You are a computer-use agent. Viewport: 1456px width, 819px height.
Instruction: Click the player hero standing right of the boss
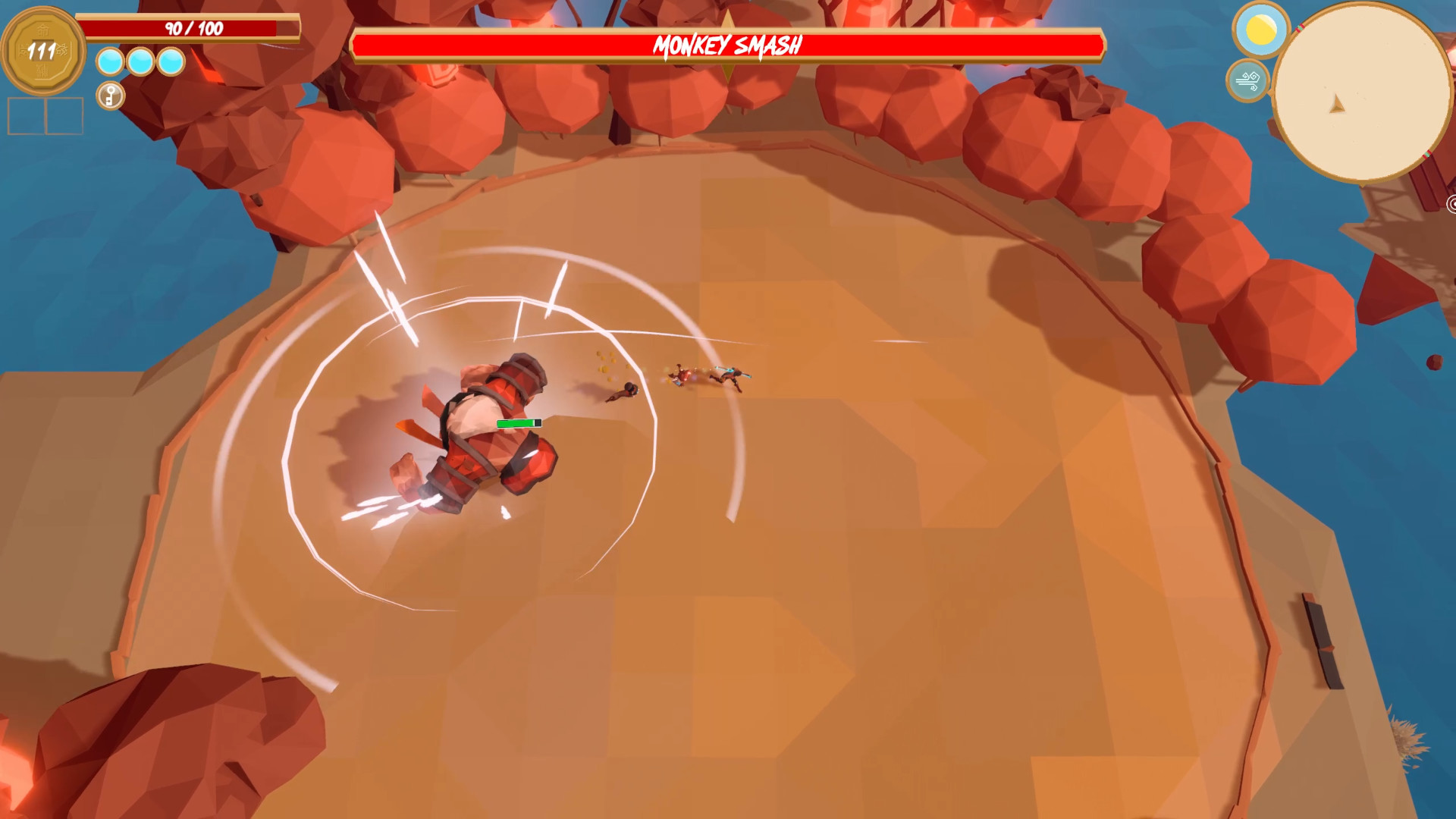tap(731, 378)
